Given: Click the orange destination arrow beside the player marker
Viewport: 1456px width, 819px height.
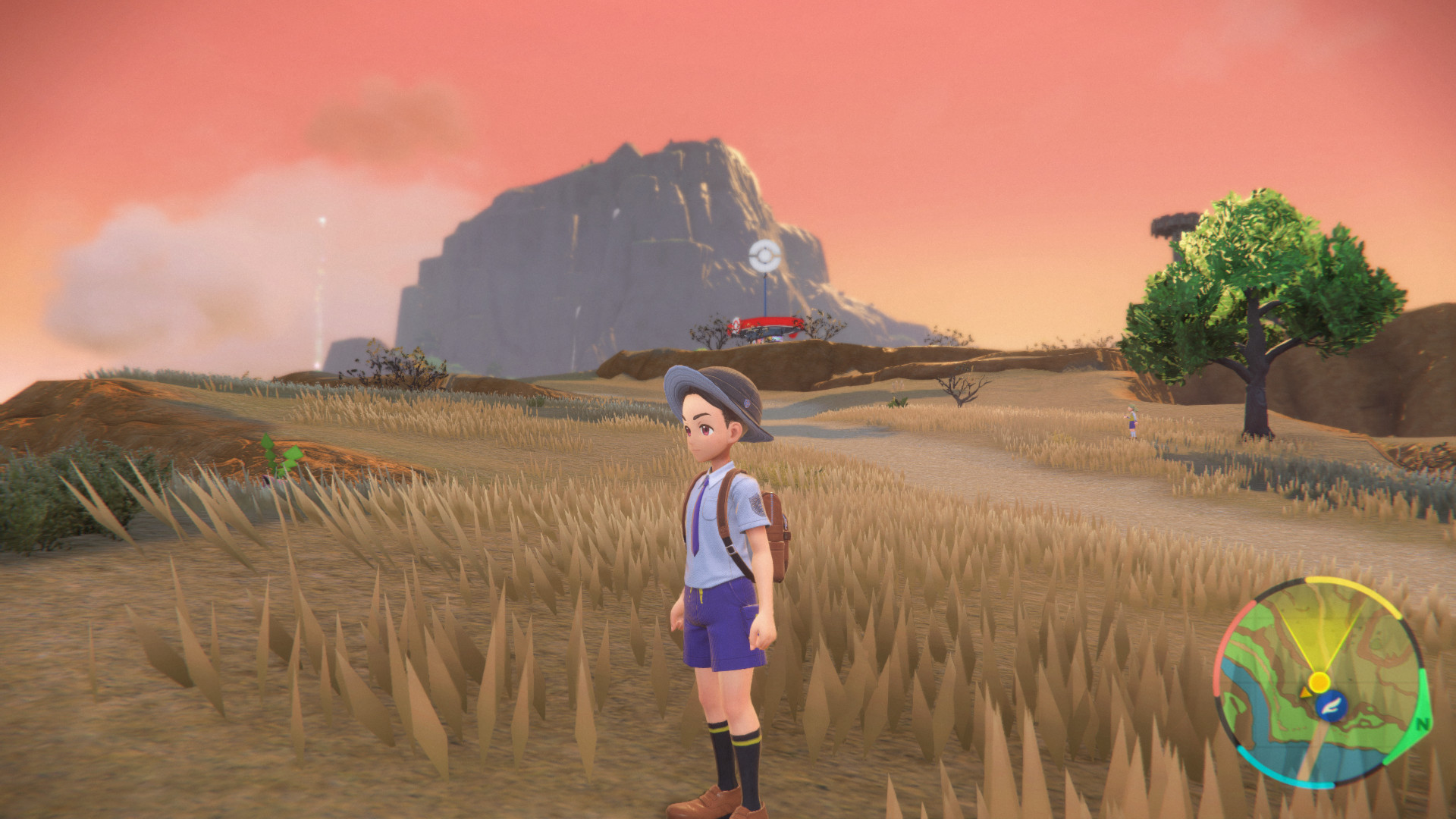Looking at the screenshot, I should click(1305, 692).
